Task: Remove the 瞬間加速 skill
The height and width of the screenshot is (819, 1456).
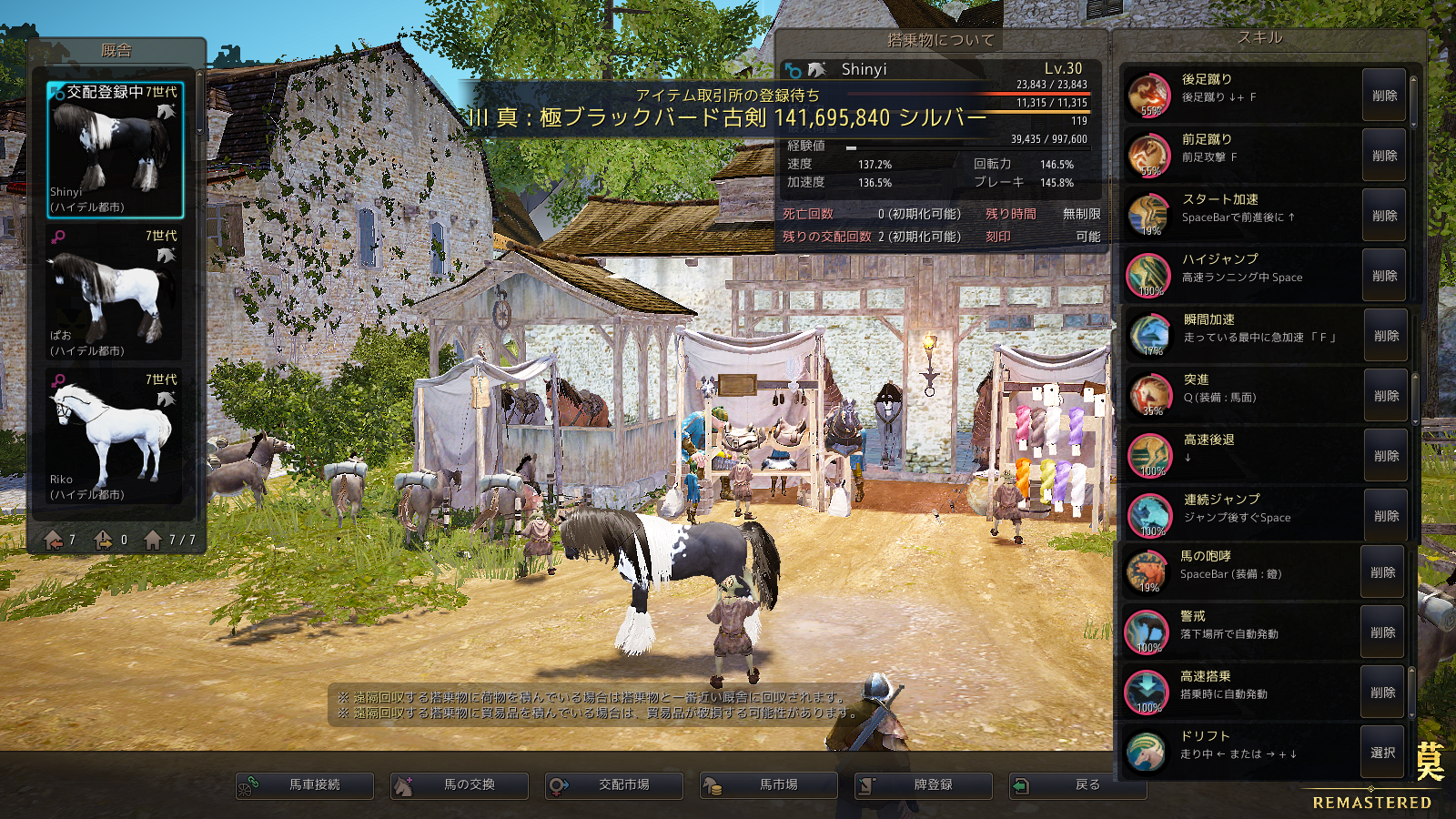Action: [1386, 336]
